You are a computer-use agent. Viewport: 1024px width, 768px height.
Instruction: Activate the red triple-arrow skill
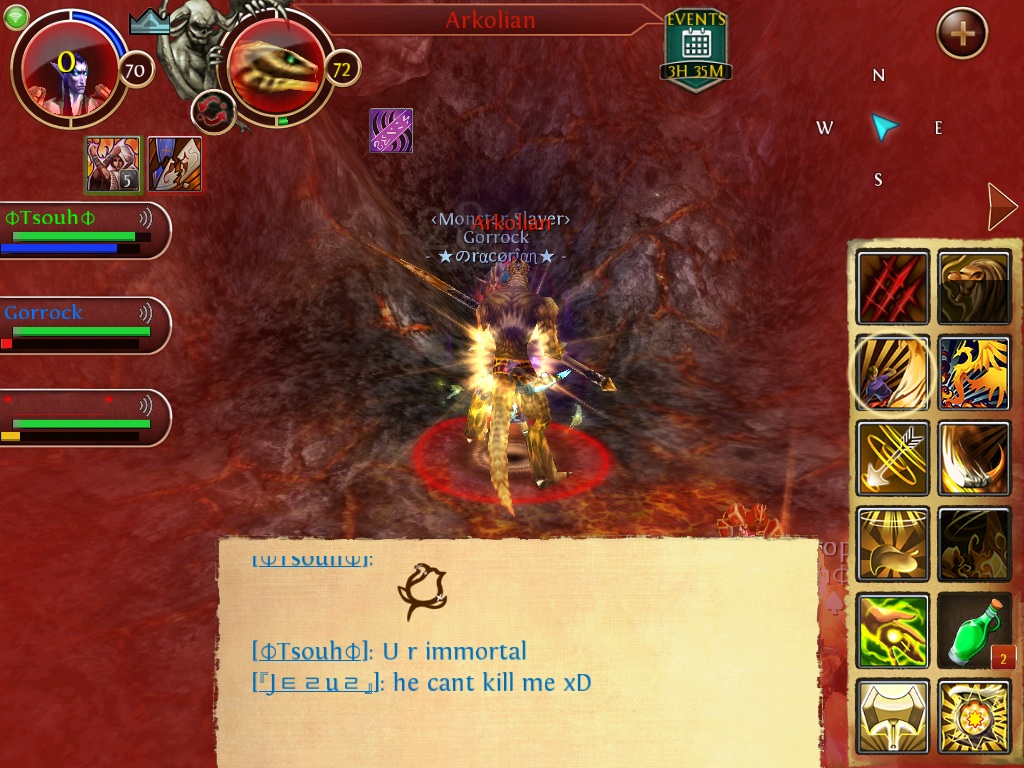[892, 288]
